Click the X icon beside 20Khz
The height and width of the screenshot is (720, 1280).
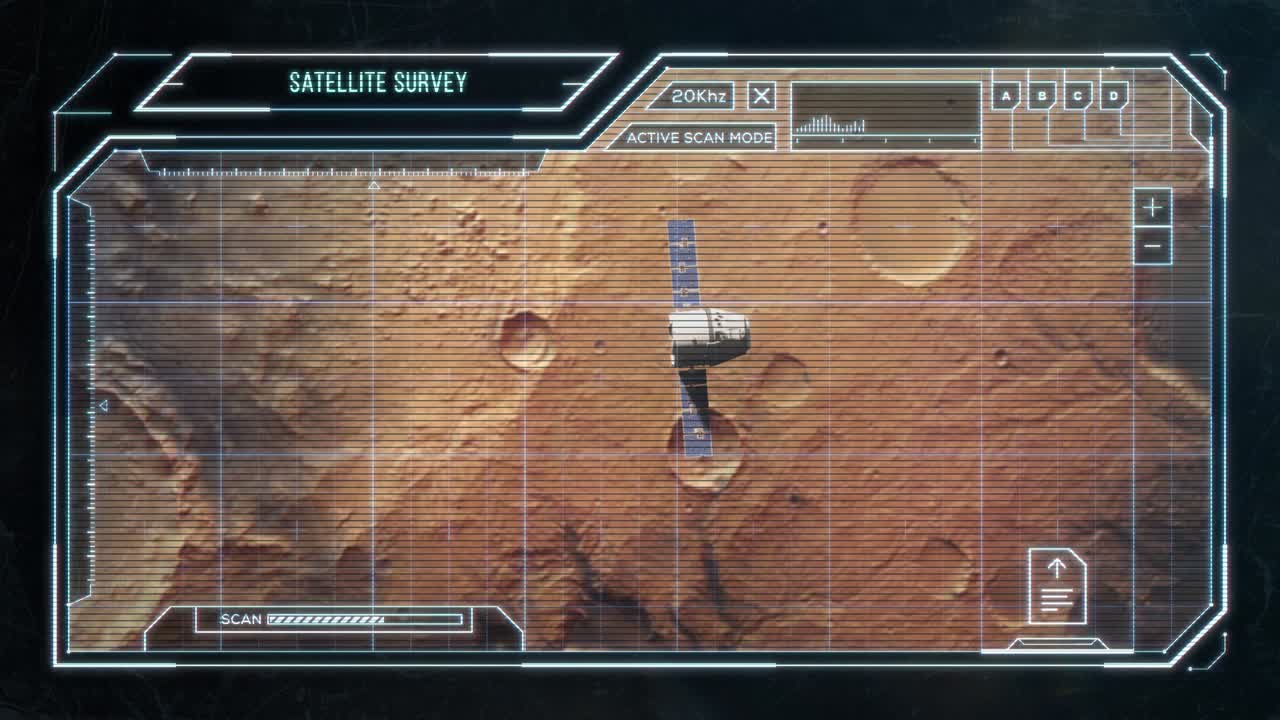click(761, 96)
